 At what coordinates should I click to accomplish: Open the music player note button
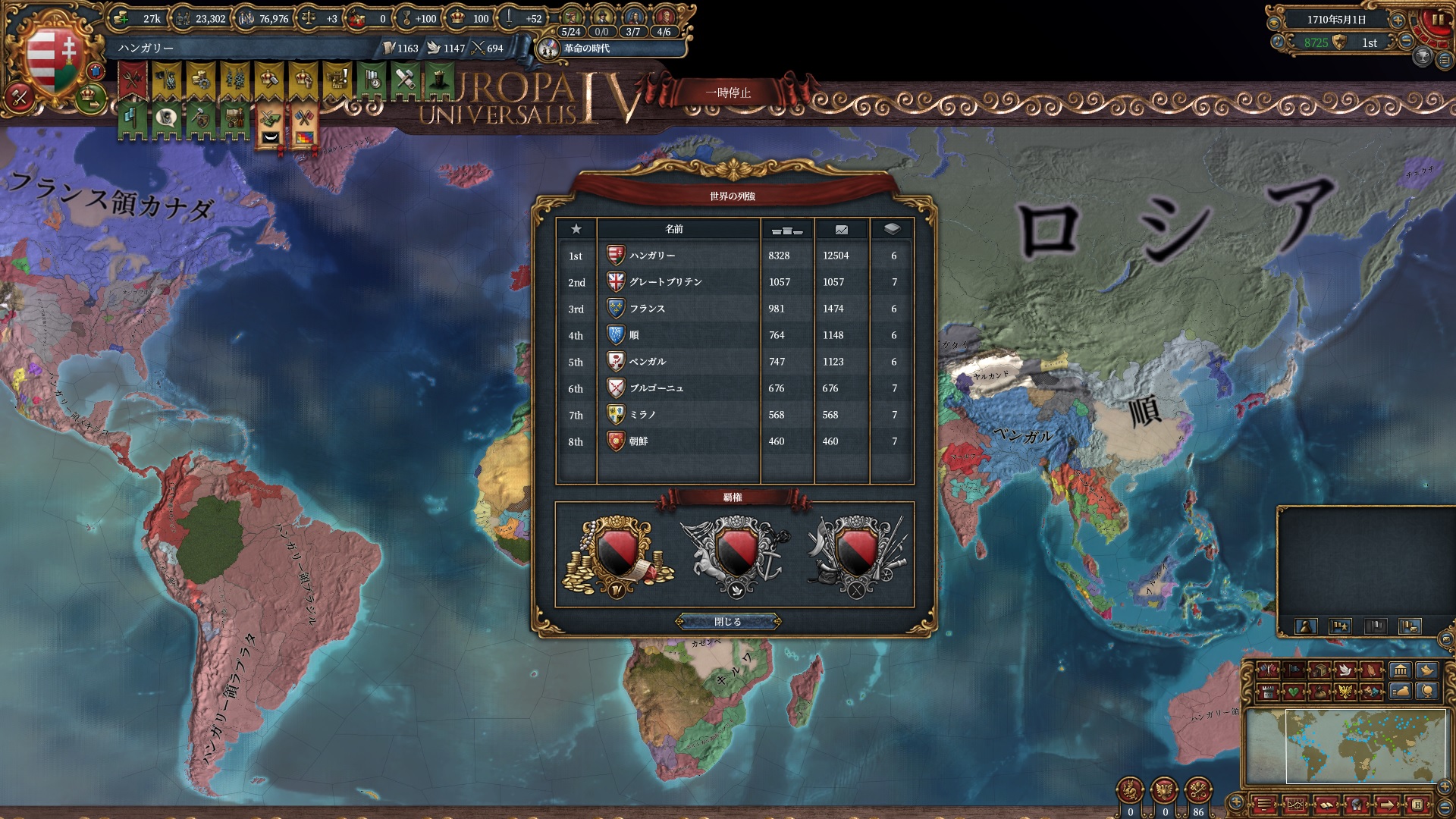coord(1278,42)
